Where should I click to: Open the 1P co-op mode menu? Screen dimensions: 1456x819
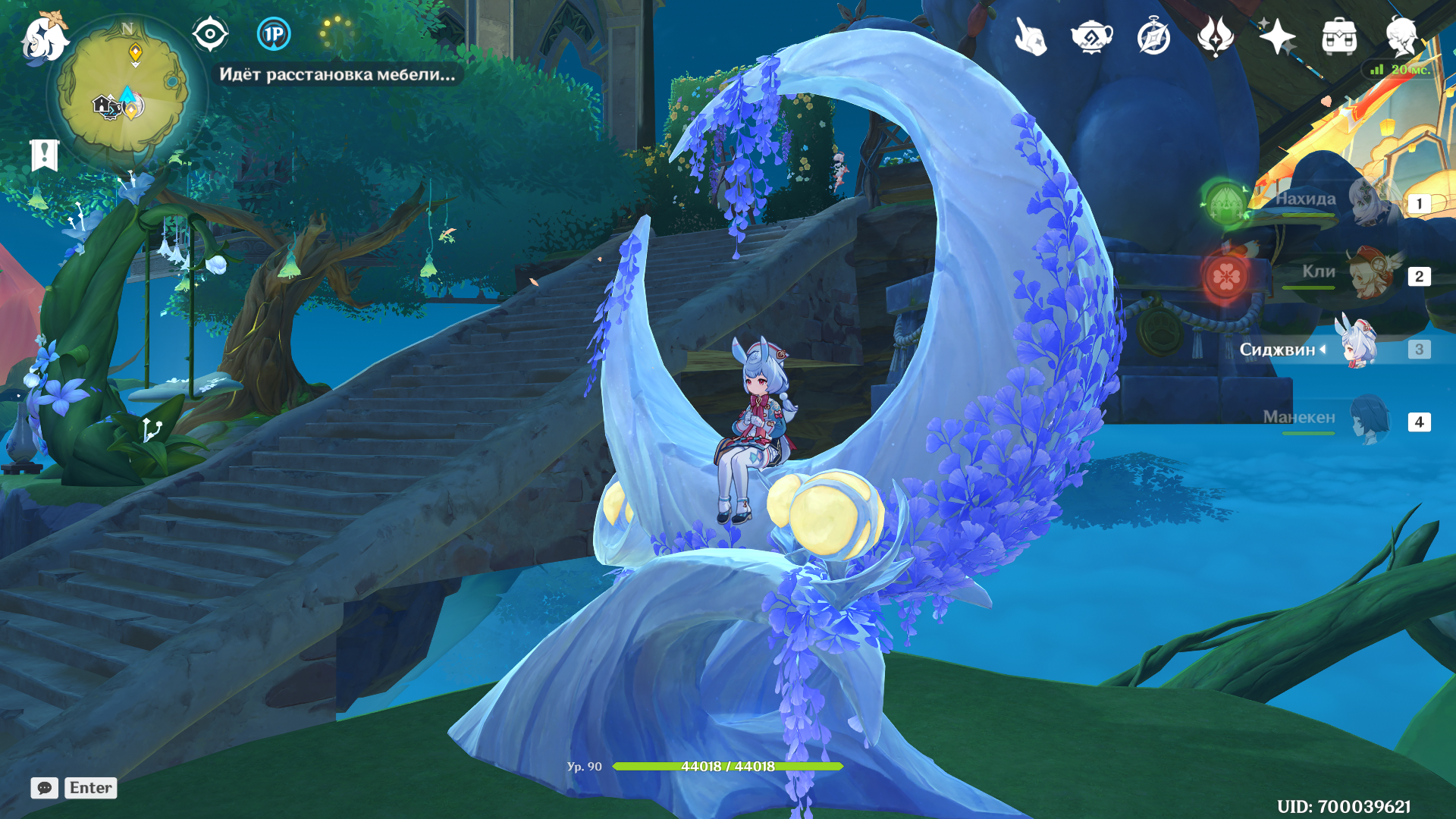274,35
